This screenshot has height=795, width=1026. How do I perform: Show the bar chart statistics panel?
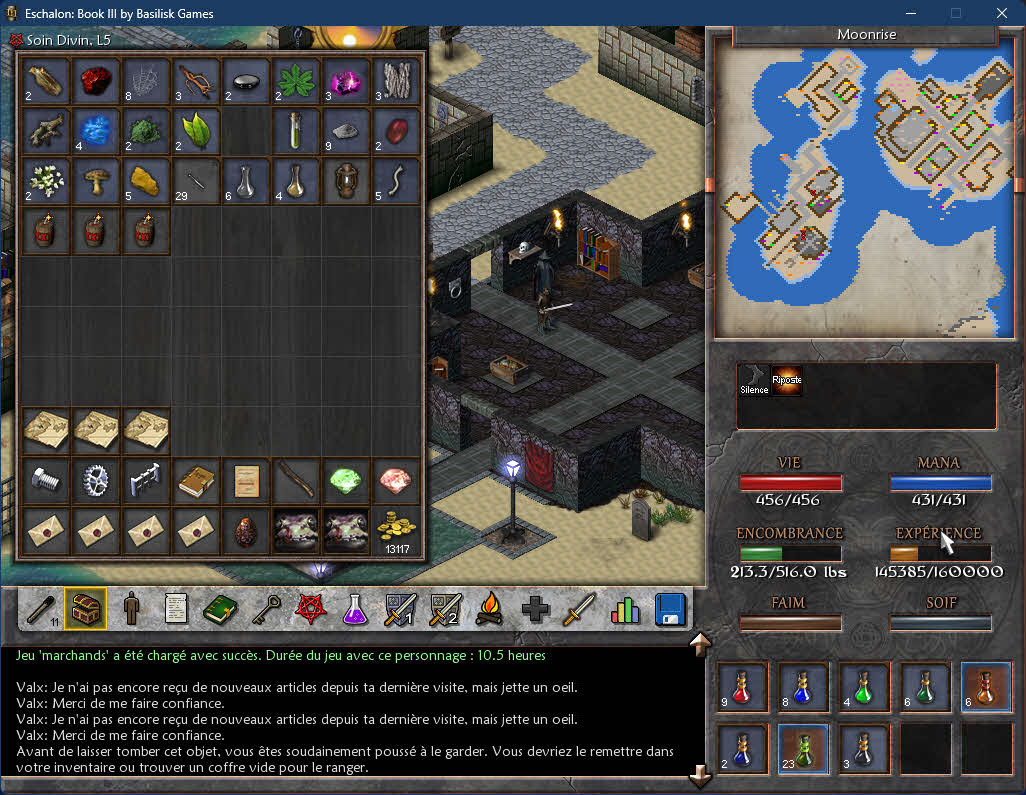point(625,609)
